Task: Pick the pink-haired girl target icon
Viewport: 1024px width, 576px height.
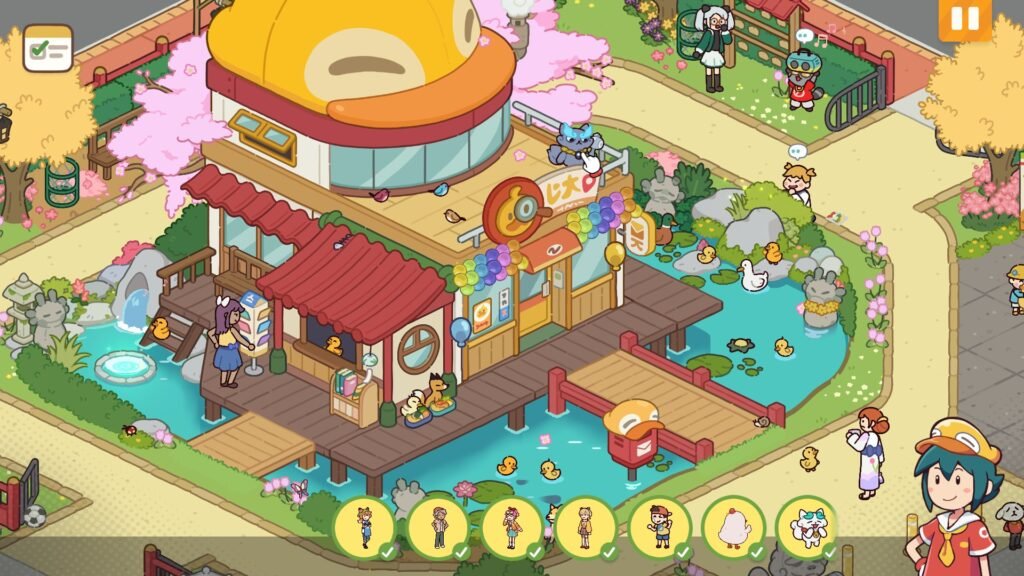Action: tap(511, 527)
